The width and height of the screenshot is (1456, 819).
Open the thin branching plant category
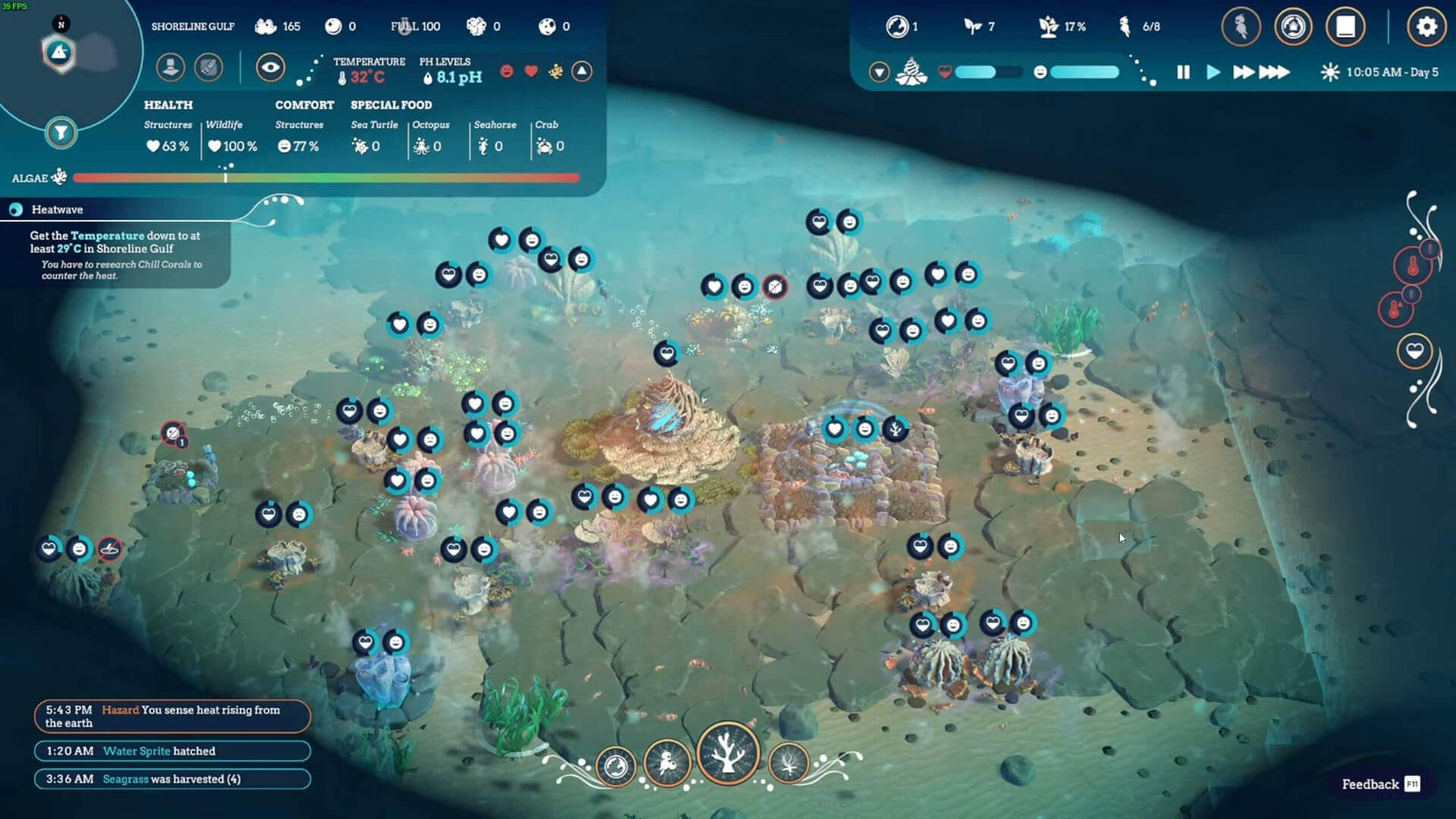tap(789, 763)
